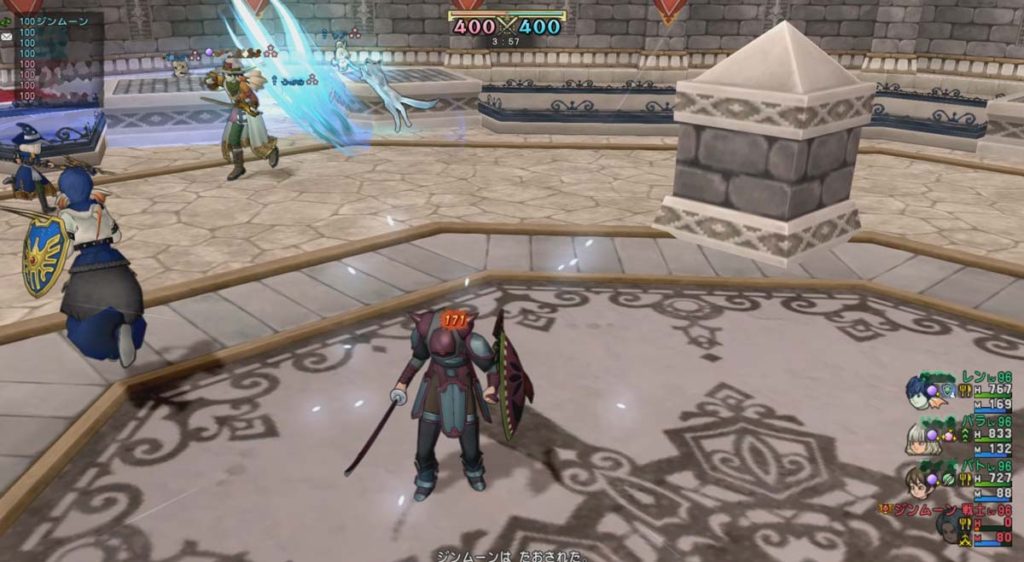1024x562 pixels.
Task: Select the white-haired party member バラ
Action: tap(922, 437)
